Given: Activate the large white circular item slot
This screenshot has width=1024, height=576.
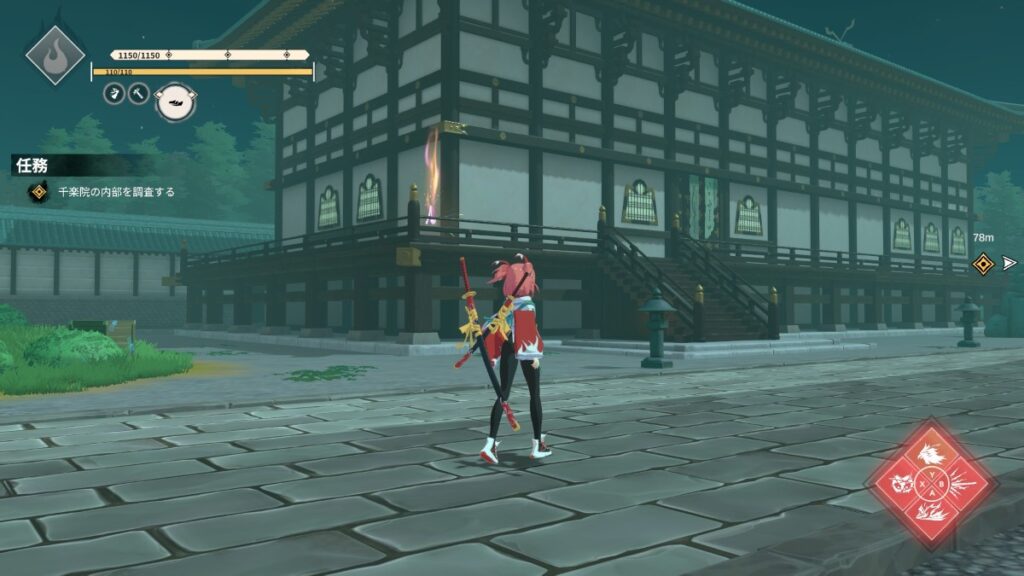Looking at the screenshot, I should pyautogui.click(x=176, y=101).
